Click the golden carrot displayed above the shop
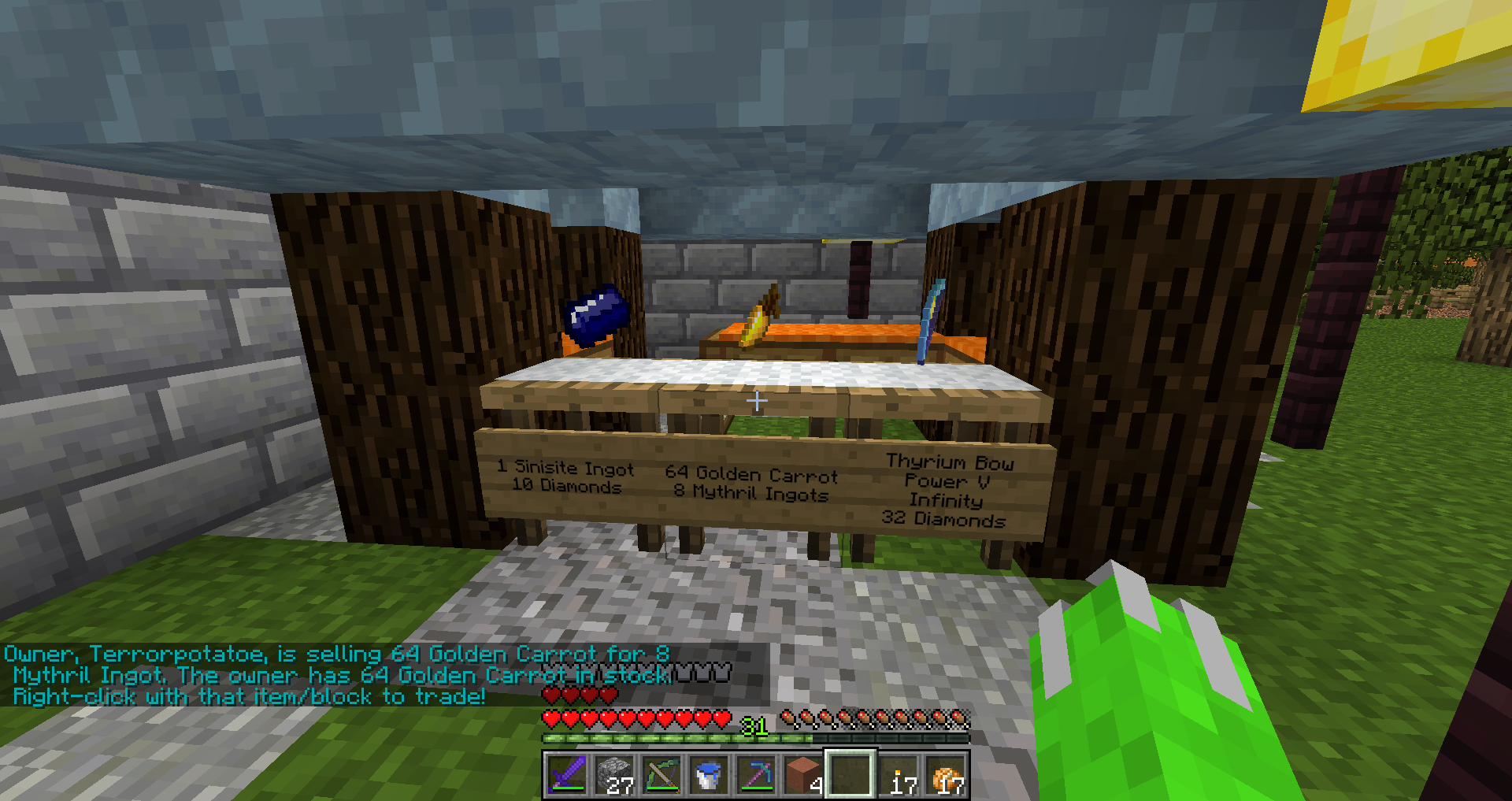Viewport: 1512px width, 801px height. coord(758,317)
